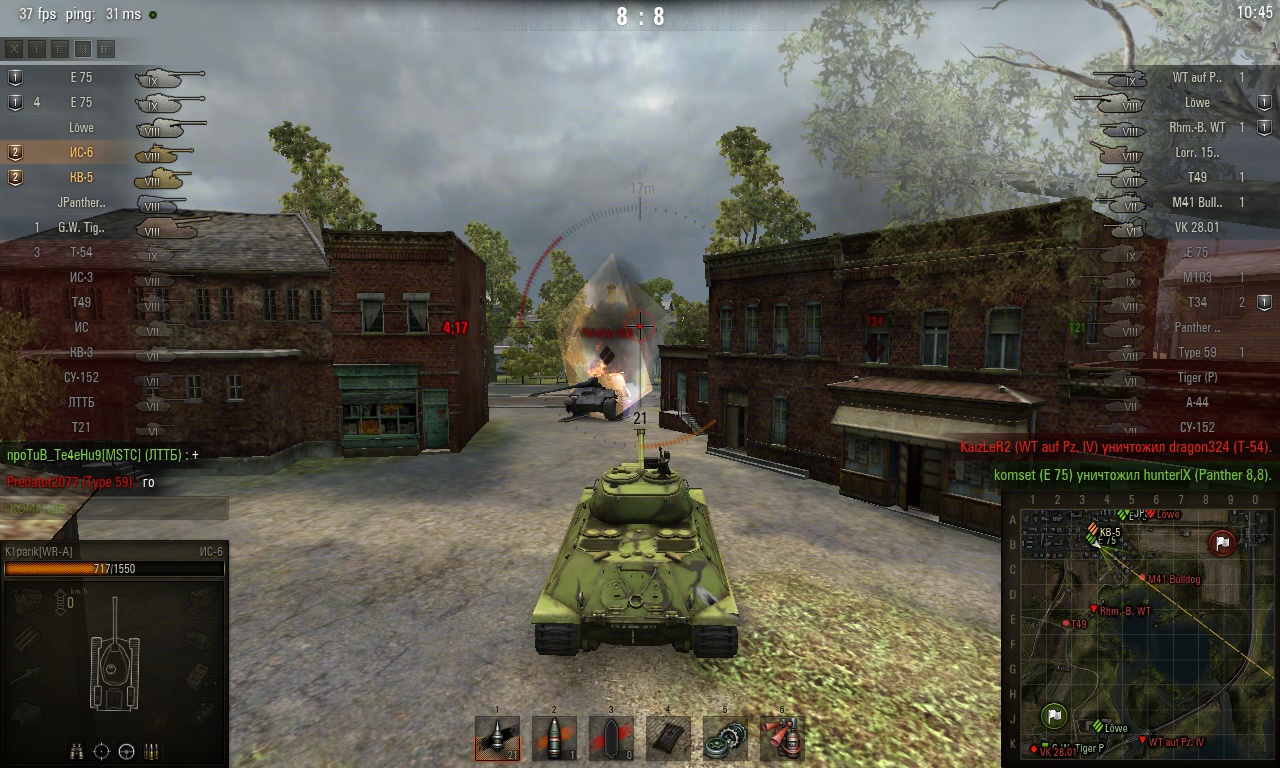Select the armor-piercing shell with 21 rounds

[497, 739]
